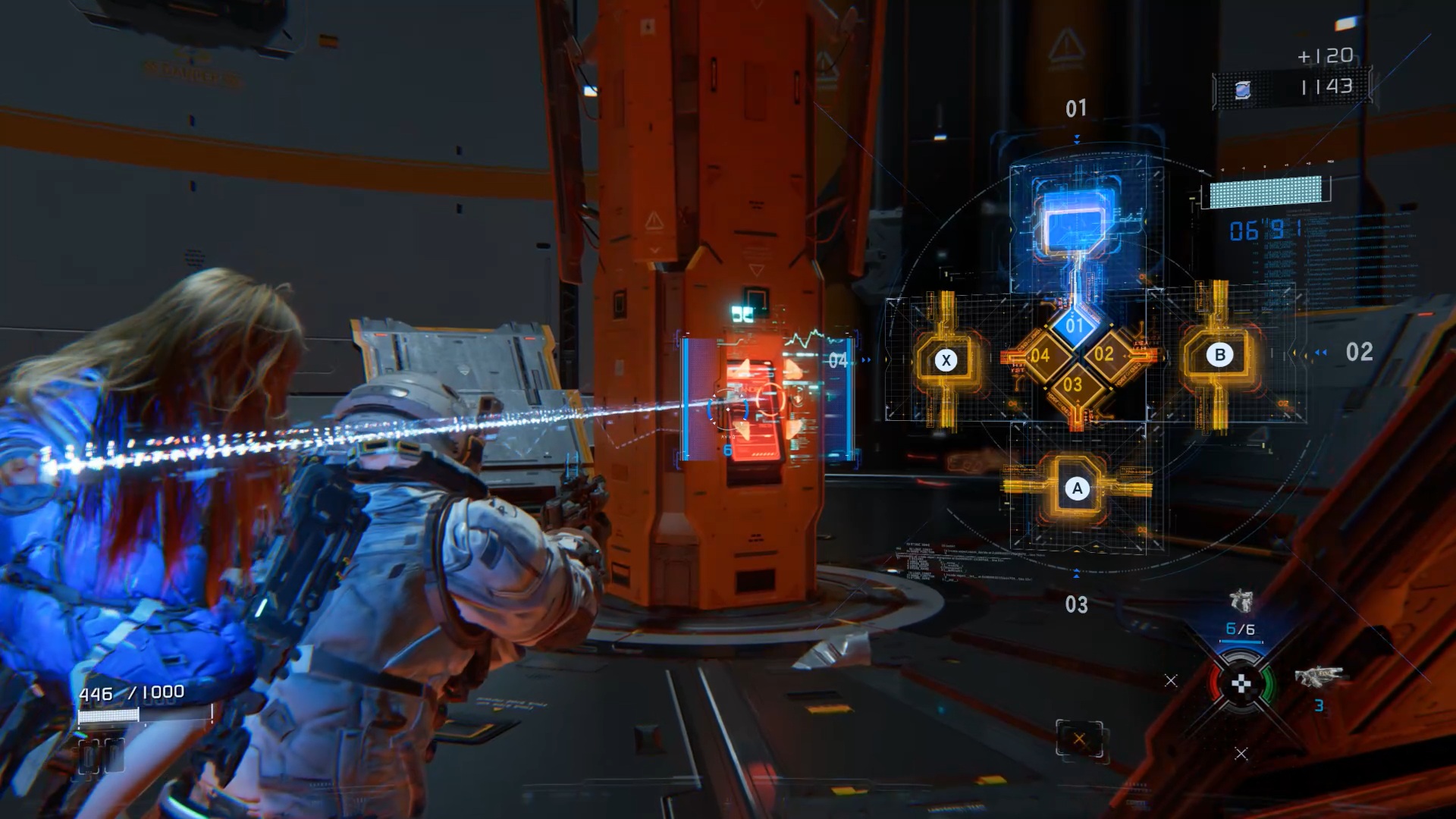Select the pistol weapon with 6/6 ammo
This screenshot has height=819, width=1456.
1241,602
